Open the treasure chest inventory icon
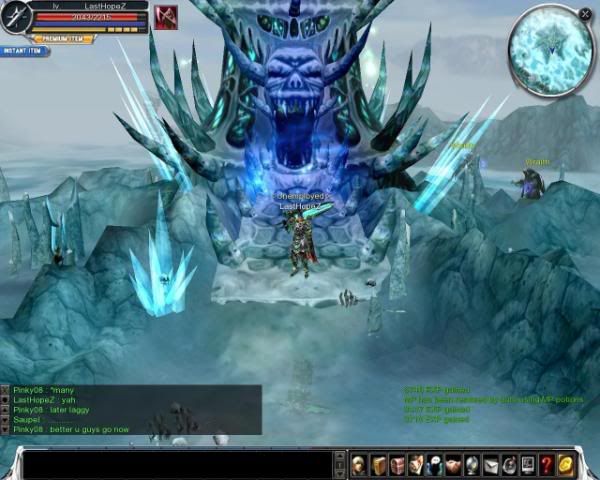Viewport: 600px width, 480px height. click(x=397, y=464)
